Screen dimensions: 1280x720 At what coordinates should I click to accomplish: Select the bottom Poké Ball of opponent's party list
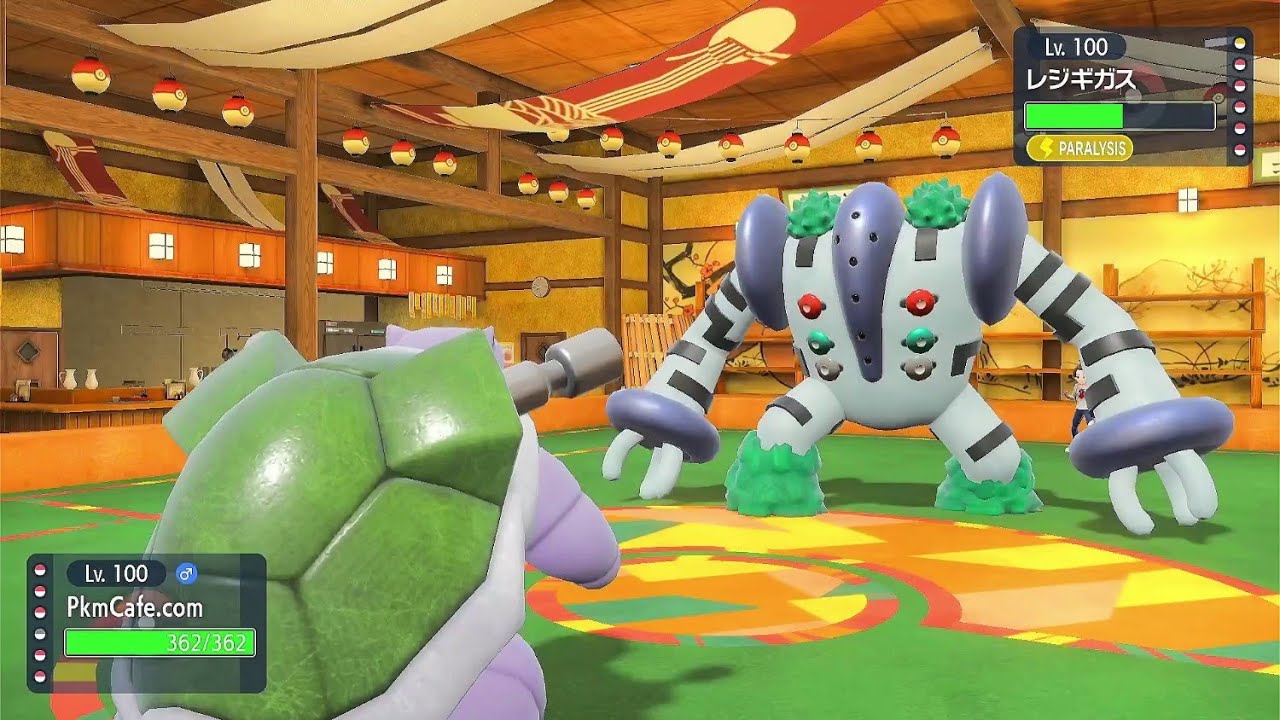1240,149
